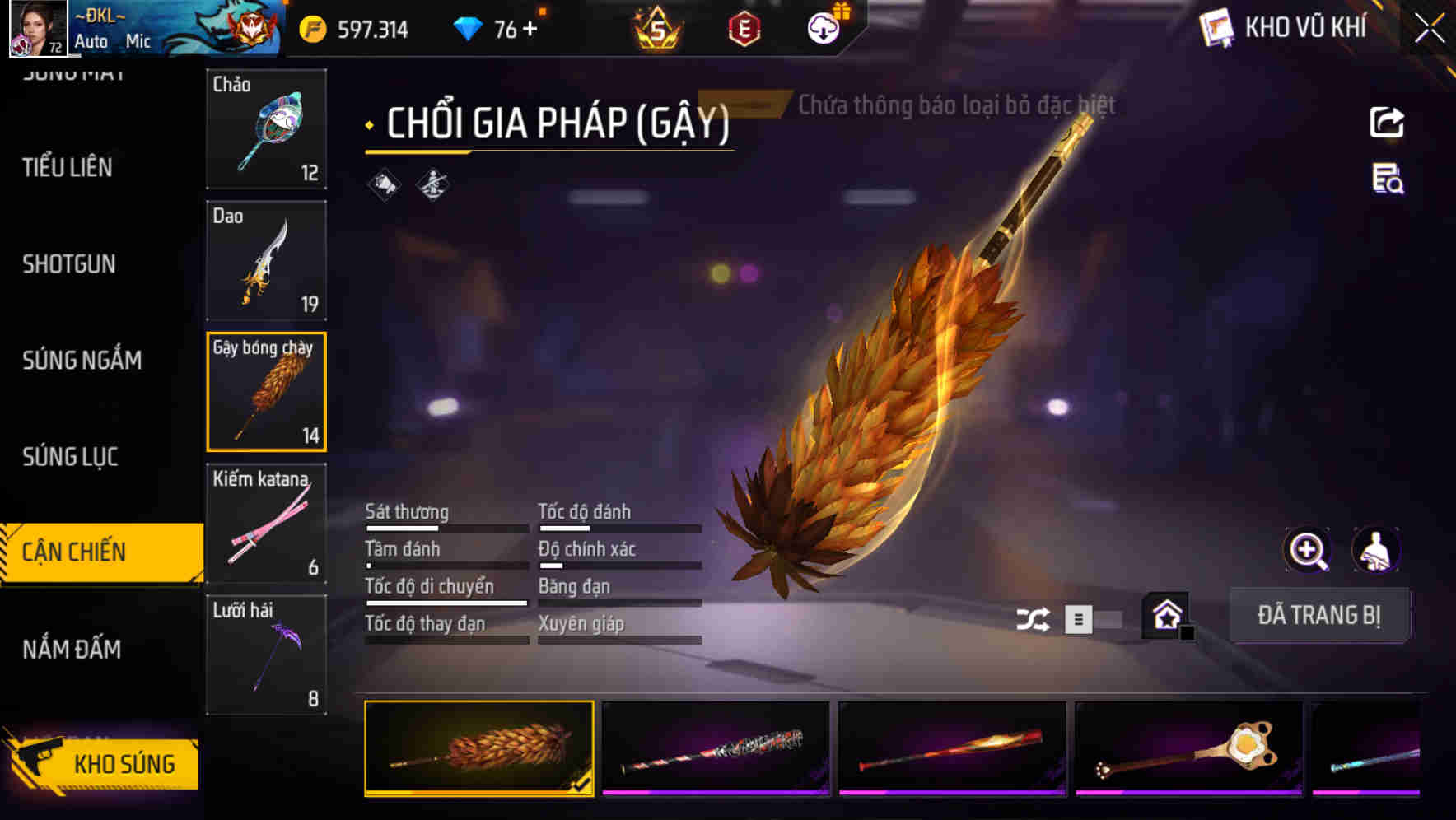
Task: Open the SHOTGUN weapon category
Action: click(69, 264)
